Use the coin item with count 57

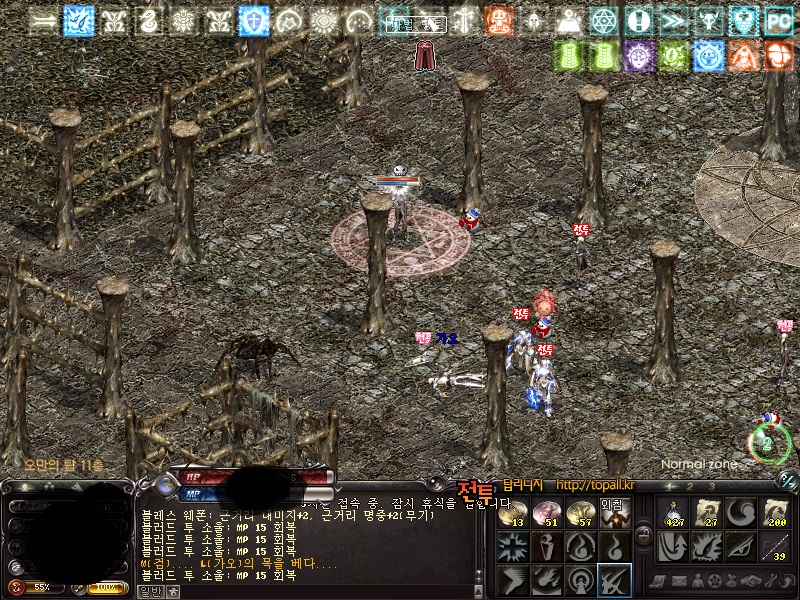580,513
